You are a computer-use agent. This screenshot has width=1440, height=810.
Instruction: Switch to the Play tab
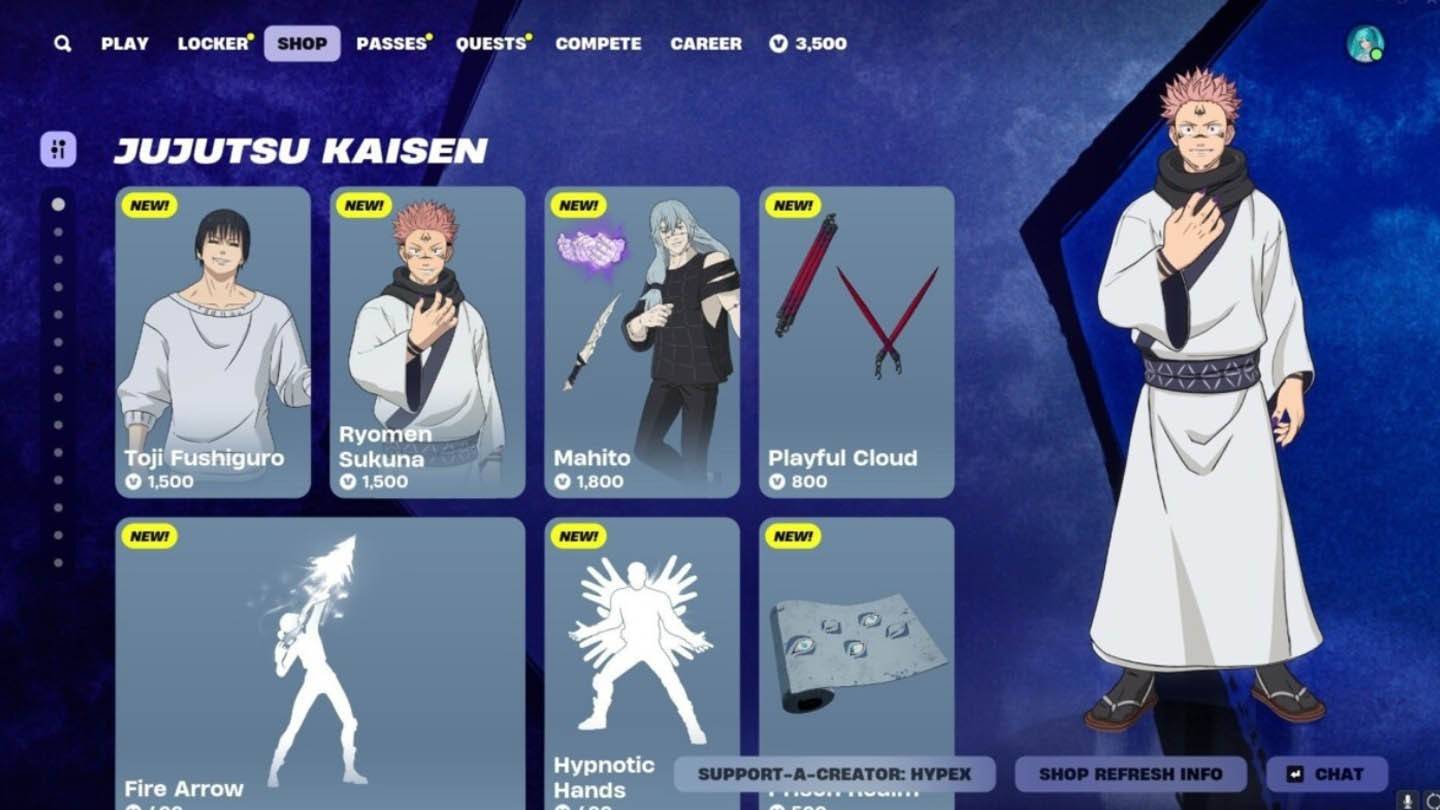coord(125,43)
